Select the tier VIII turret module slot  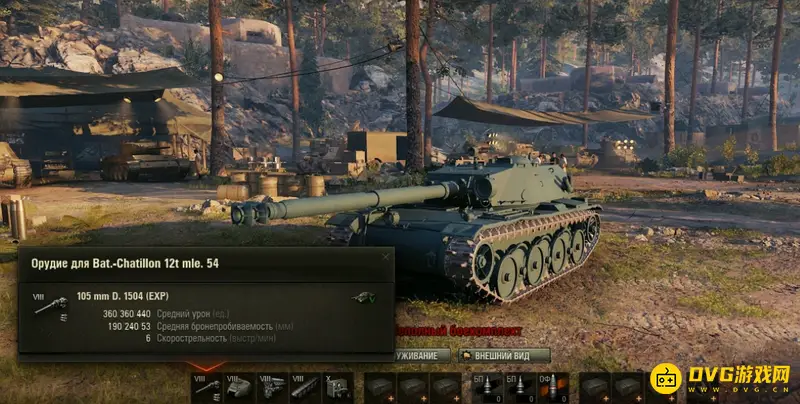coord(239,388)
